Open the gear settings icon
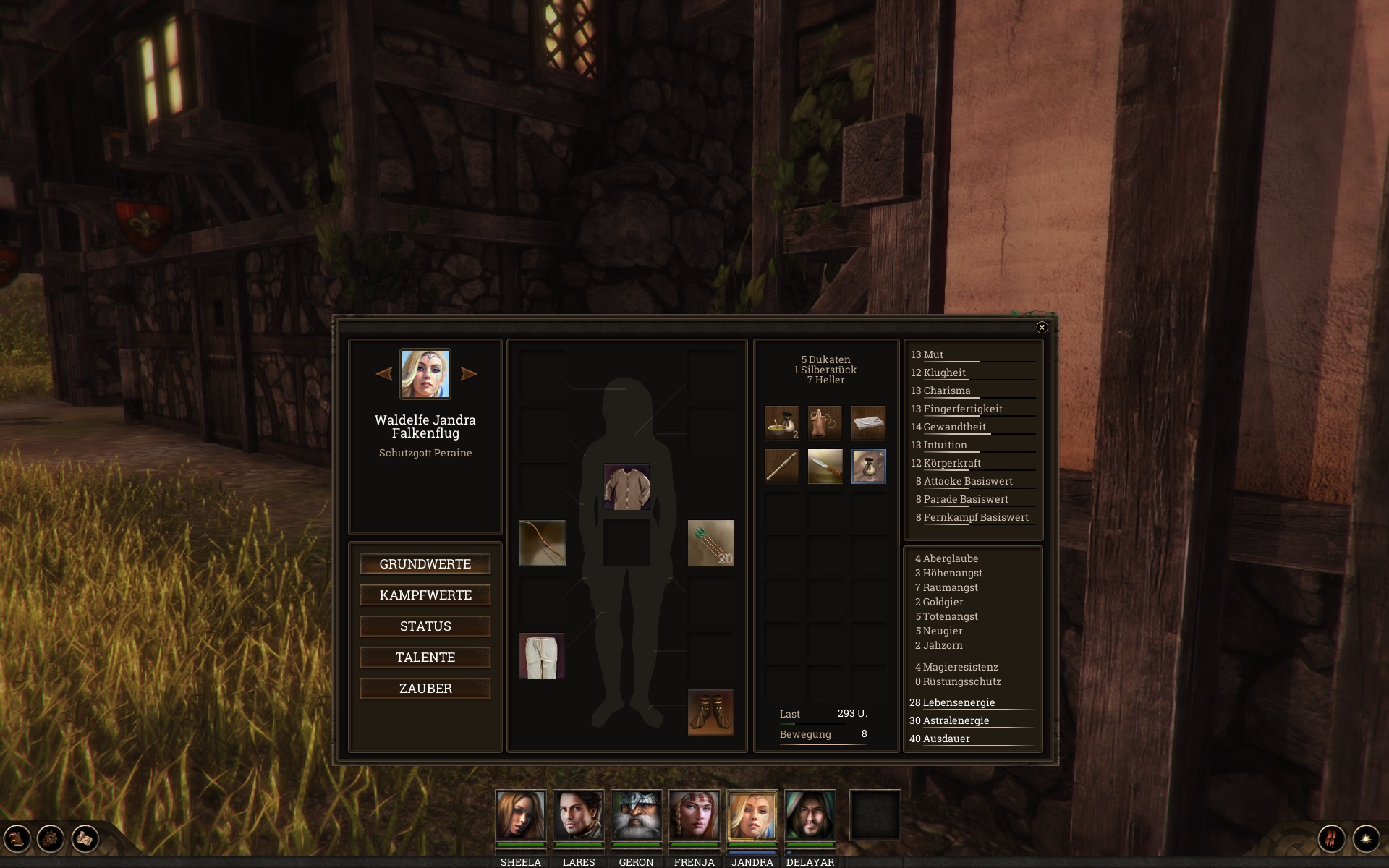The height and width of the screenshot is (868, 1389). point(51,839)
